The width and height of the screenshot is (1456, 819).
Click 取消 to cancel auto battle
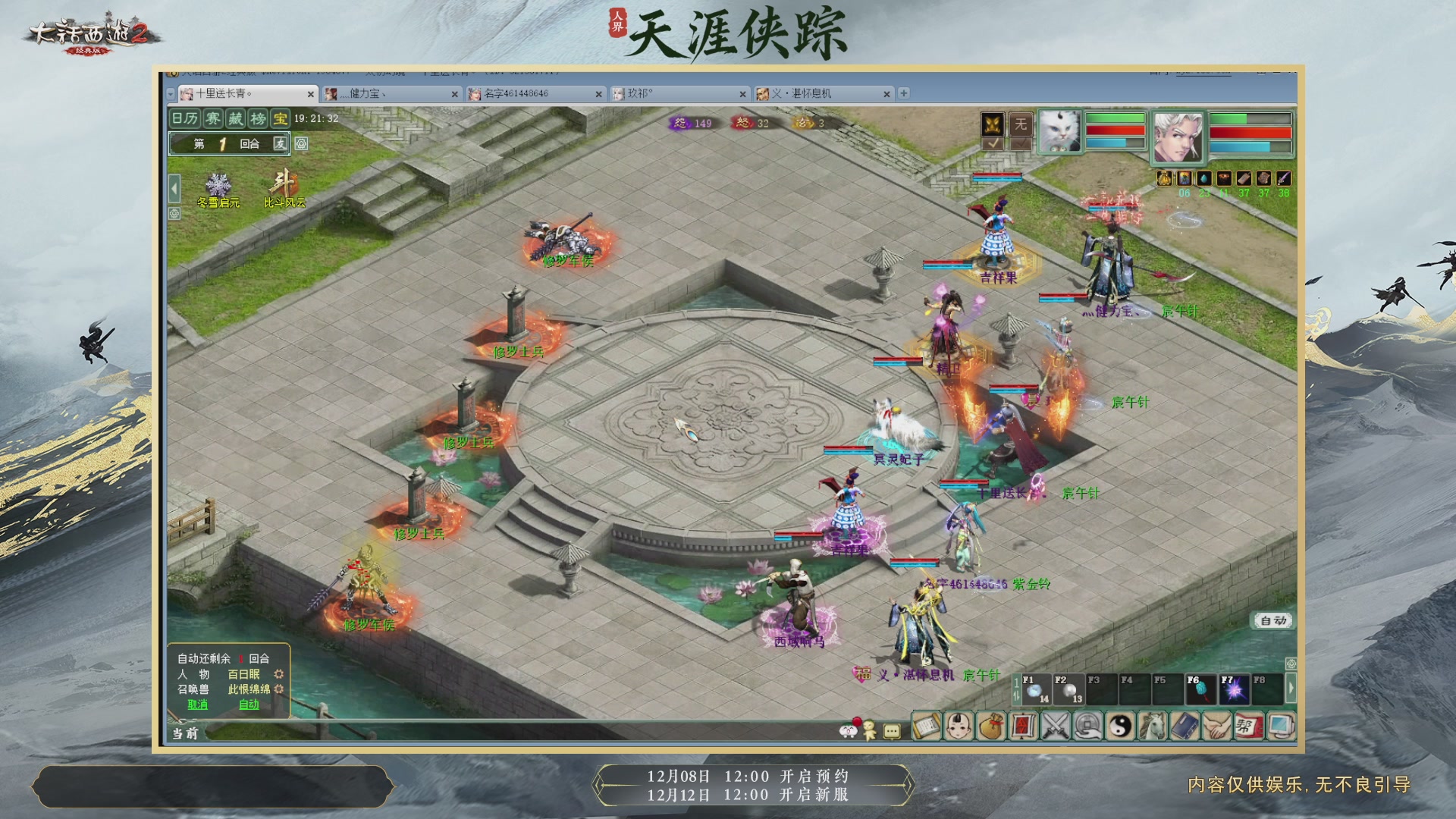pyautogui.click(x=198, y=705)
